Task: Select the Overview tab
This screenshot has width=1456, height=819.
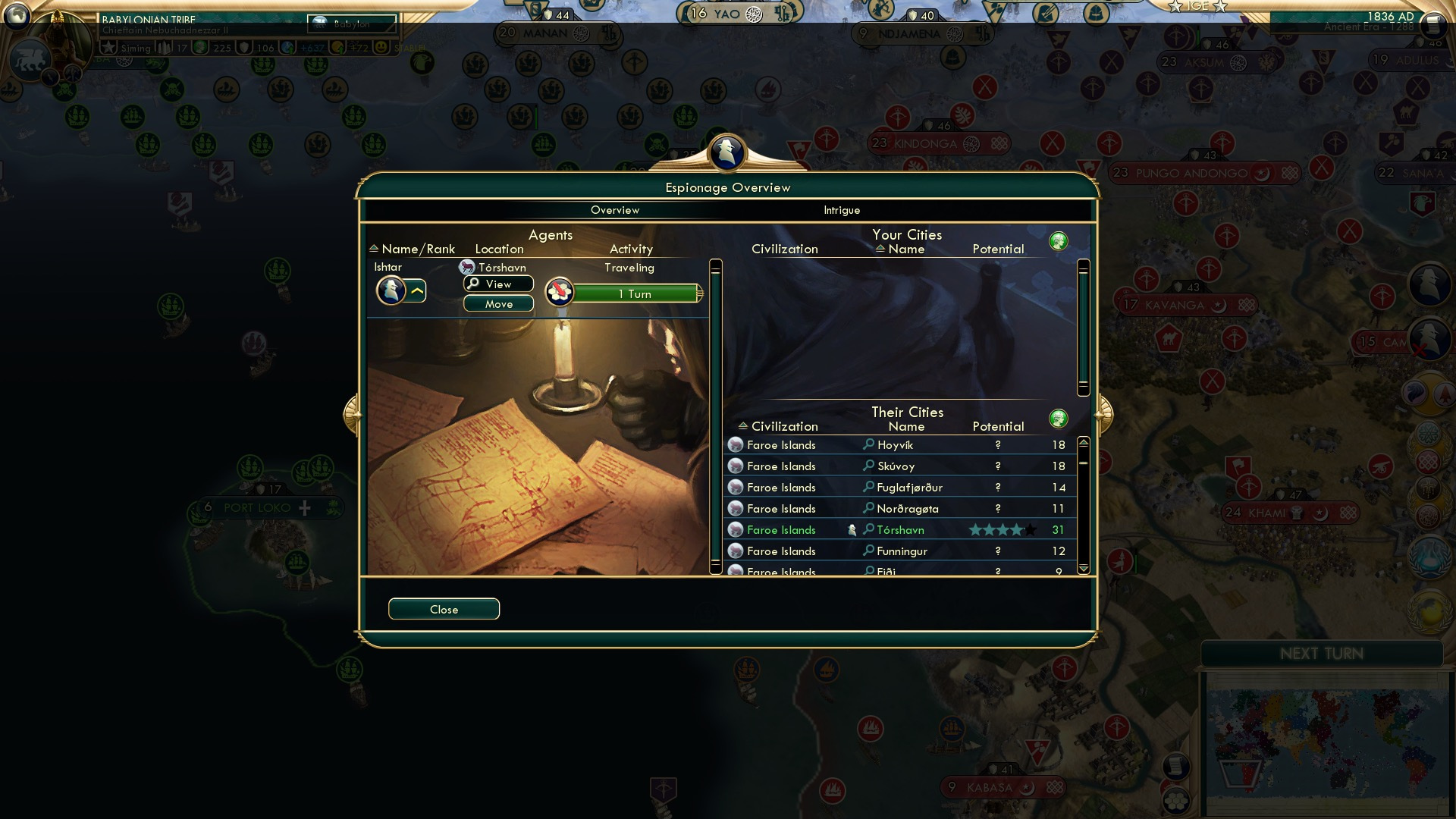Action: coord(615,210)
